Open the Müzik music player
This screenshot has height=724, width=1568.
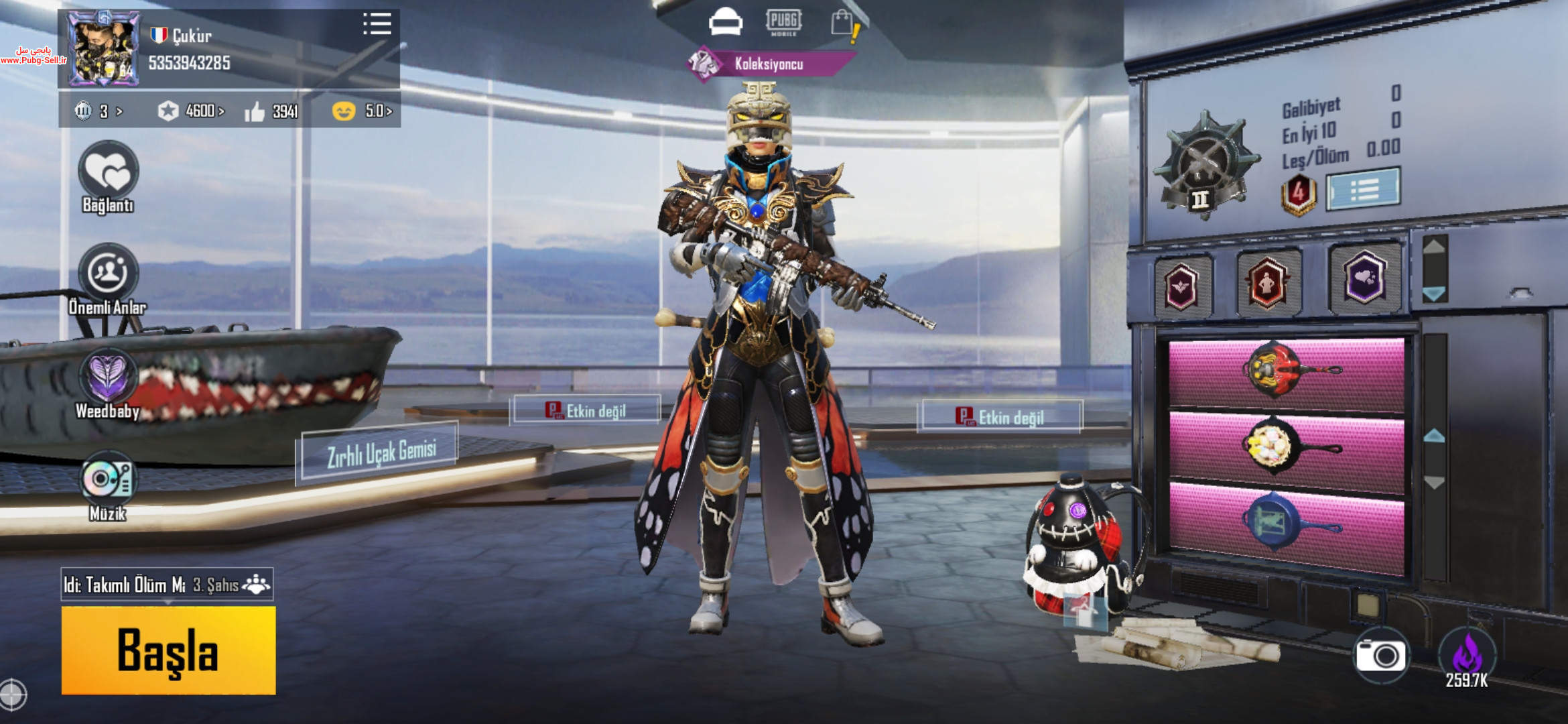coord(108,479)
